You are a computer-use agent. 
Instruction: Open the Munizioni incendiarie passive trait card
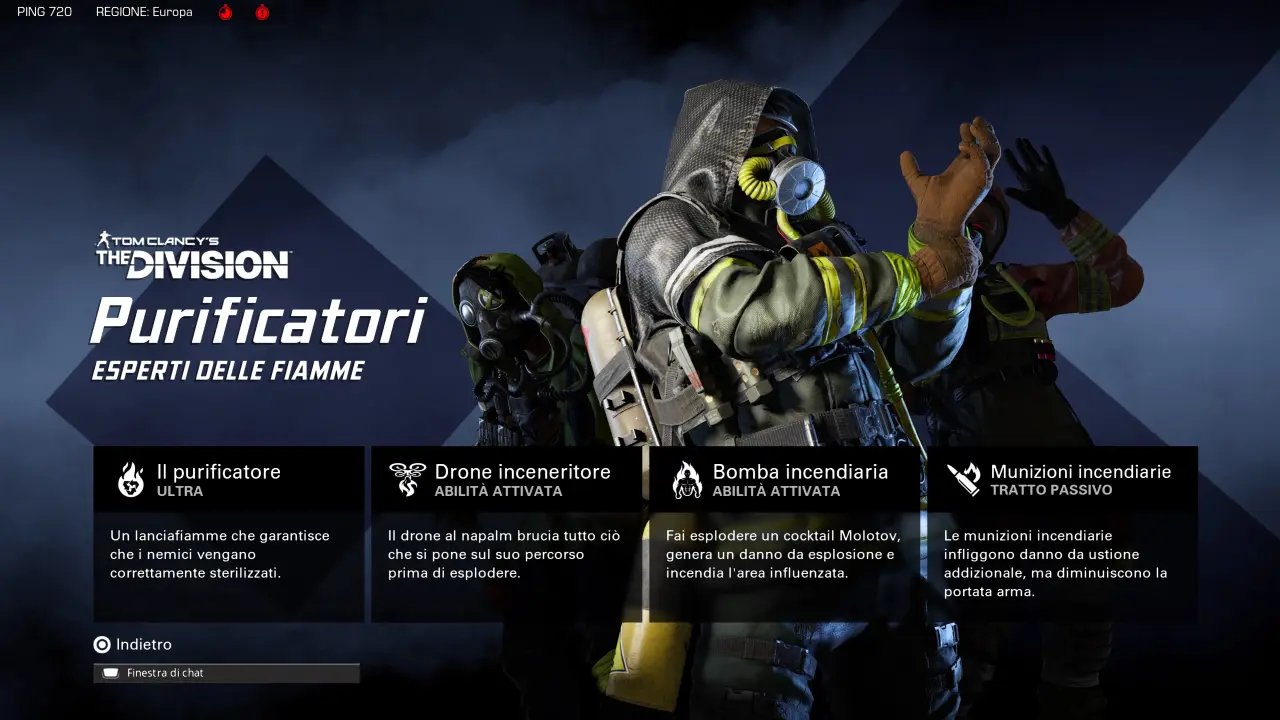pos(1062,534)
